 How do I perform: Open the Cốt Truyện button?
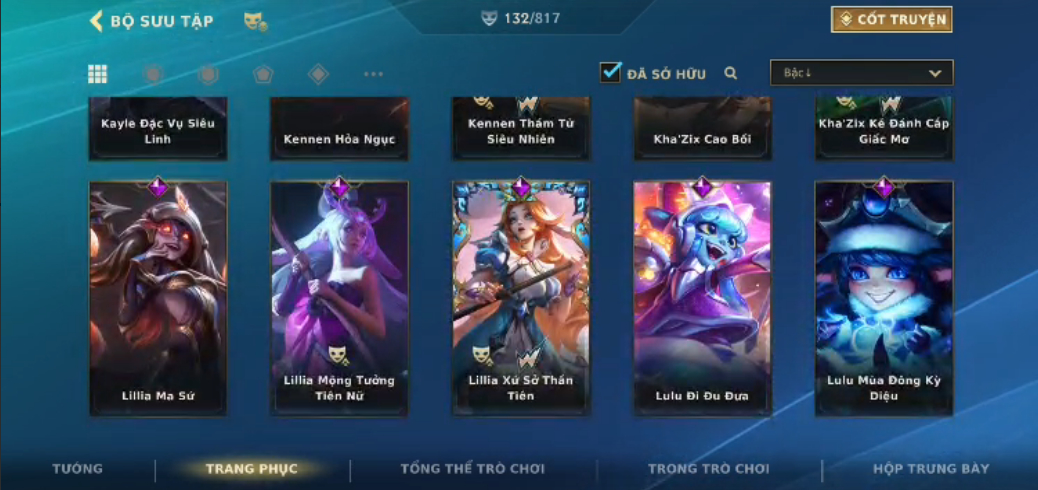[x=890, y=20]
